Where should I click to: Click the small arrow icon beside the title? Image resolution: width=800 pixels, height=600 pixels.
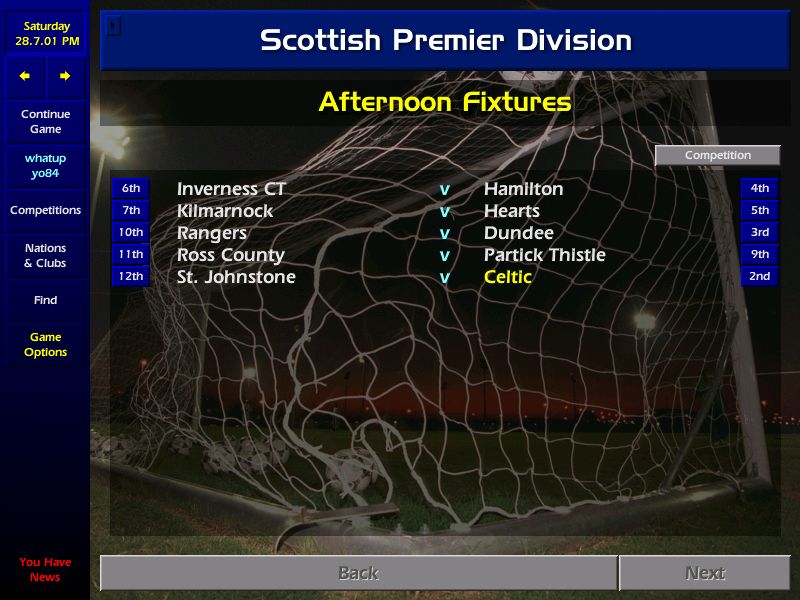pos(113,25)
